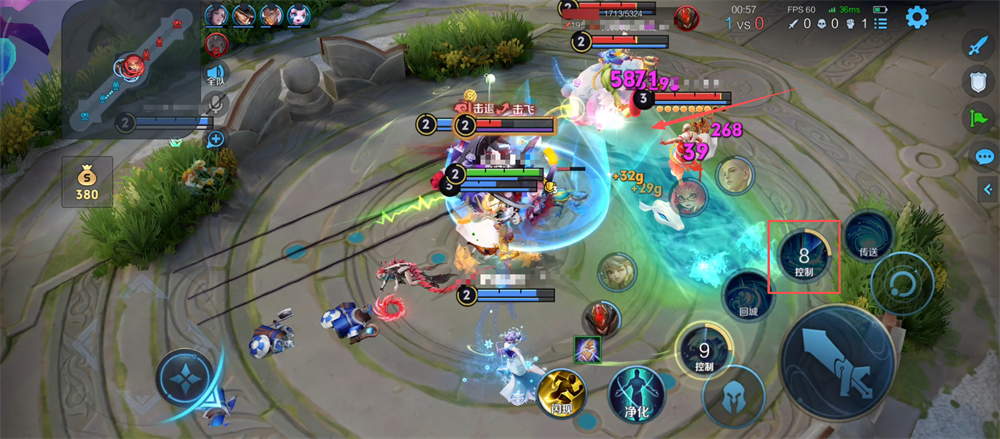This screenshot has height=439, width=1000.
Task: Open the scoreboard list icon
Action: tap(880, 23)
